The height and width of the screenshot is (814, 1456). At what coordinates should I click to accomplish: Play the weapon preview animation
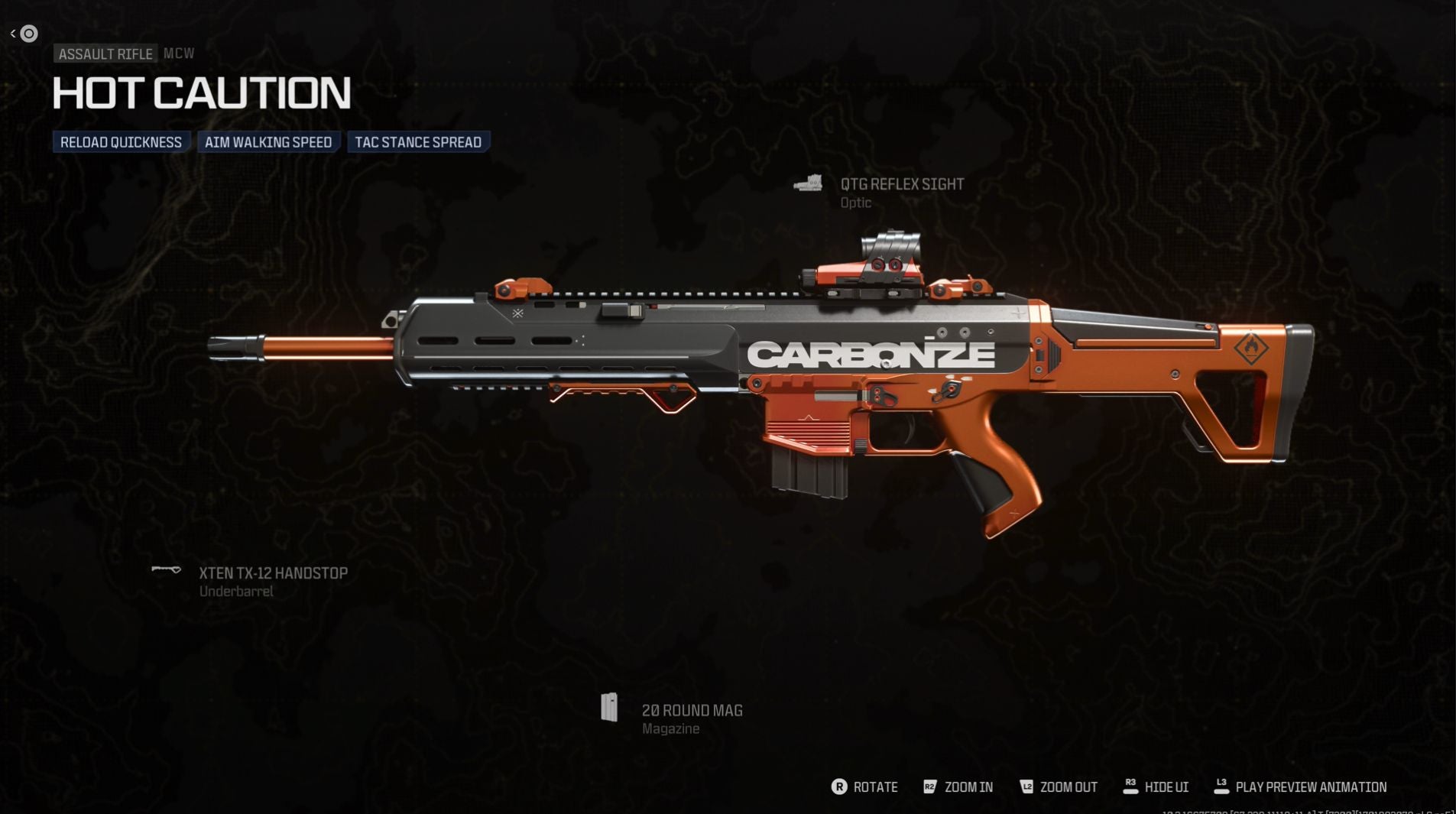pyautogui.click(x=1300, y=787)
